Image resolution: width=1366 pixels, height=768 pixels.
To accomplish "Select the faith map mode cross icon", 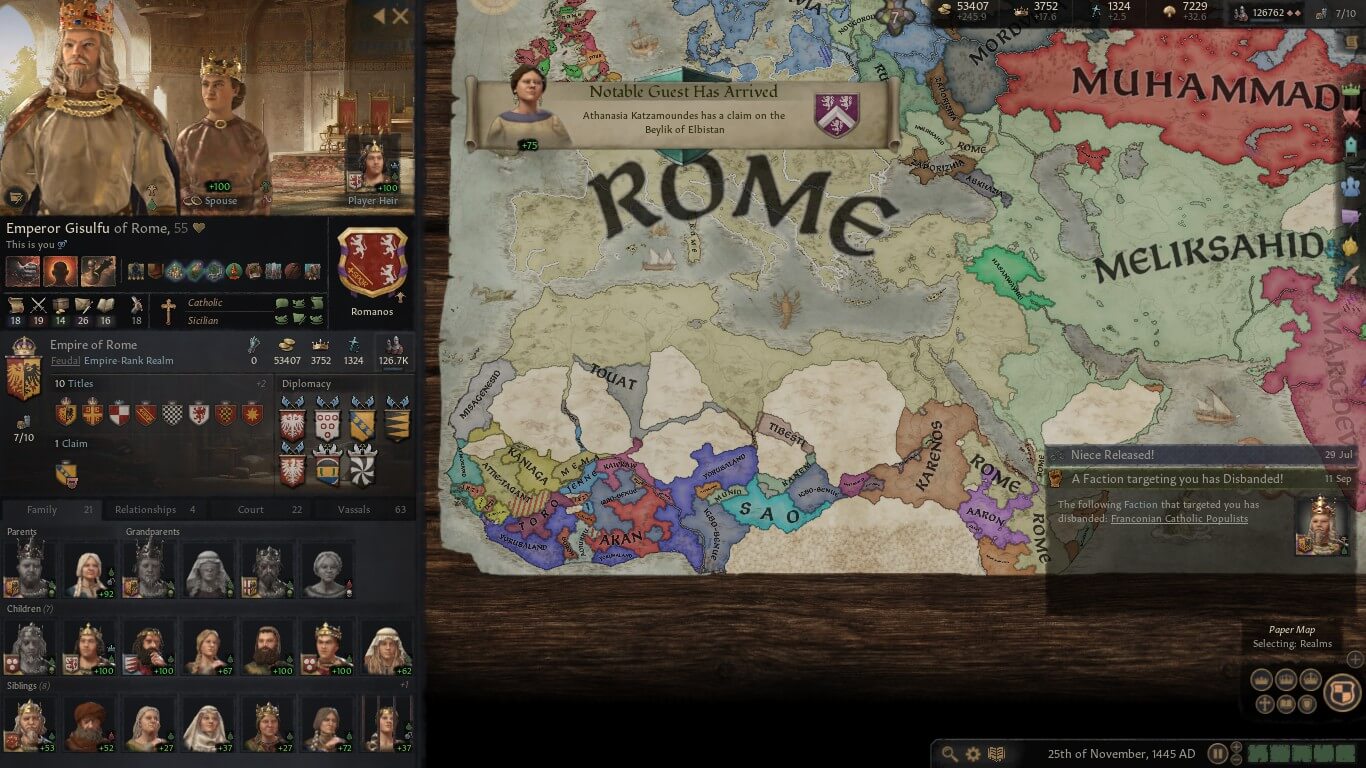I will [x=1264, y=703].
